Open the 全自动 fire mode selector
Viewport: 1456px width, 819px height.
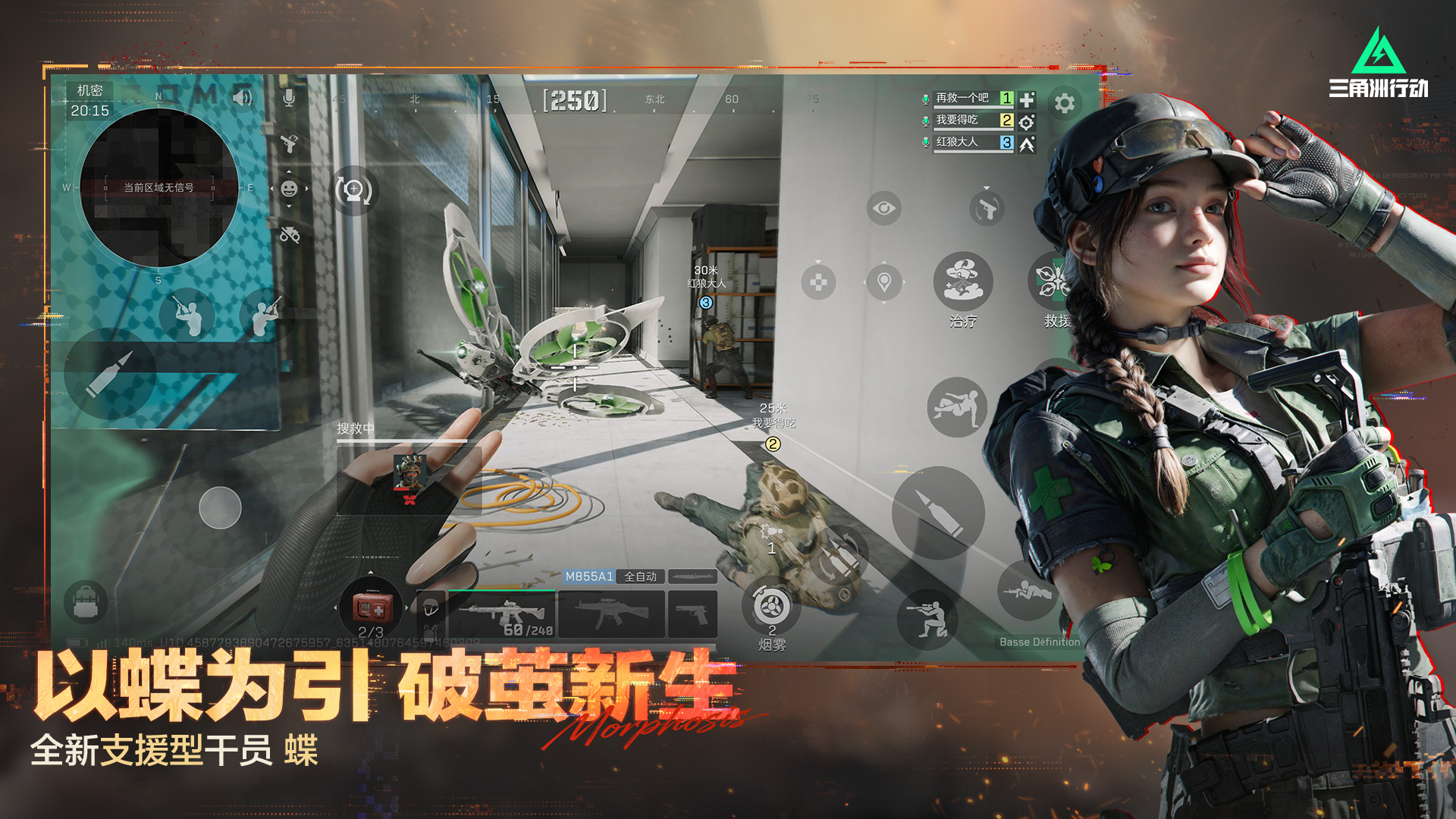(641, 577)
